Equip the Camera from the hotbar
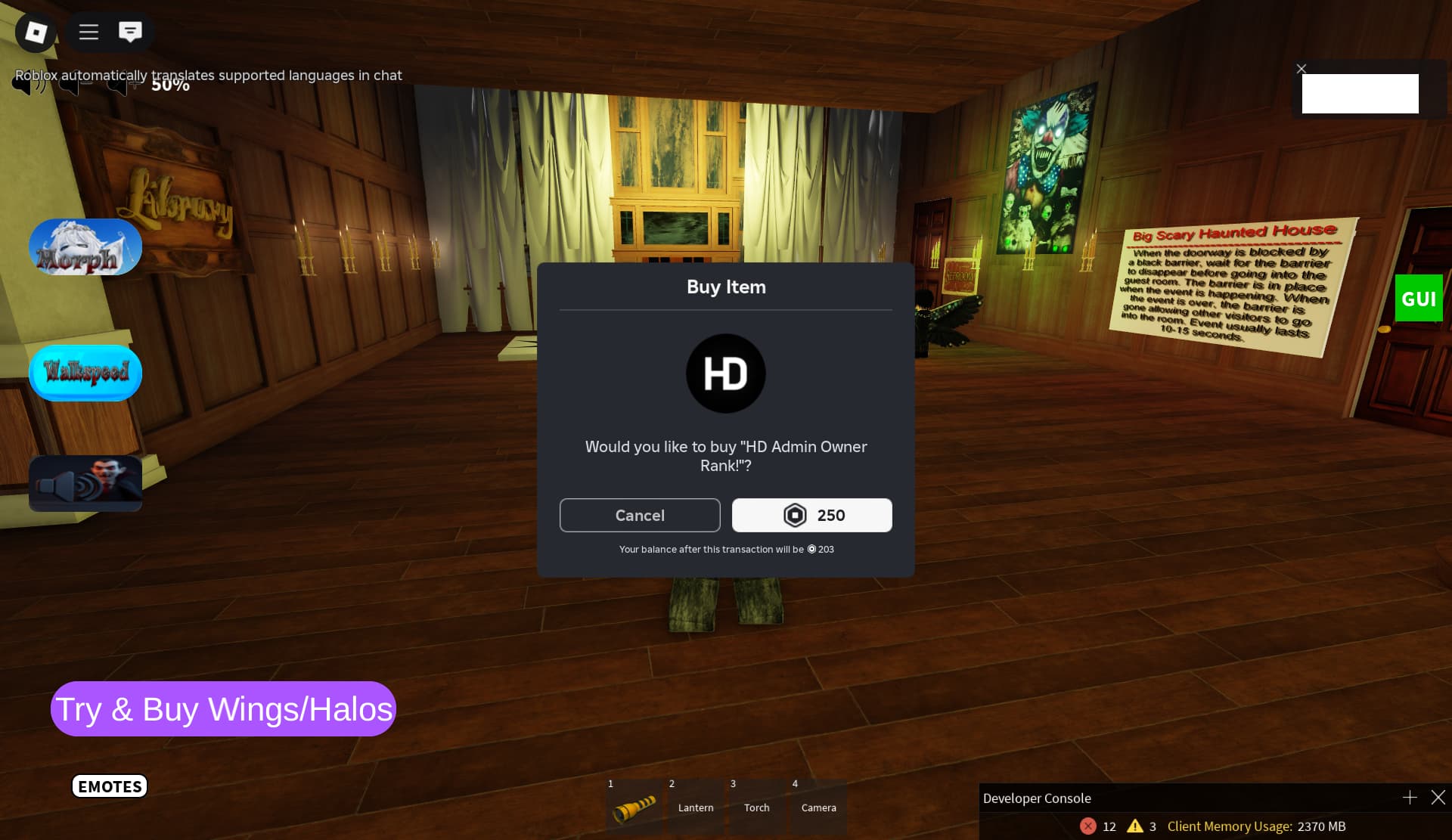 (x=818, y=807)
